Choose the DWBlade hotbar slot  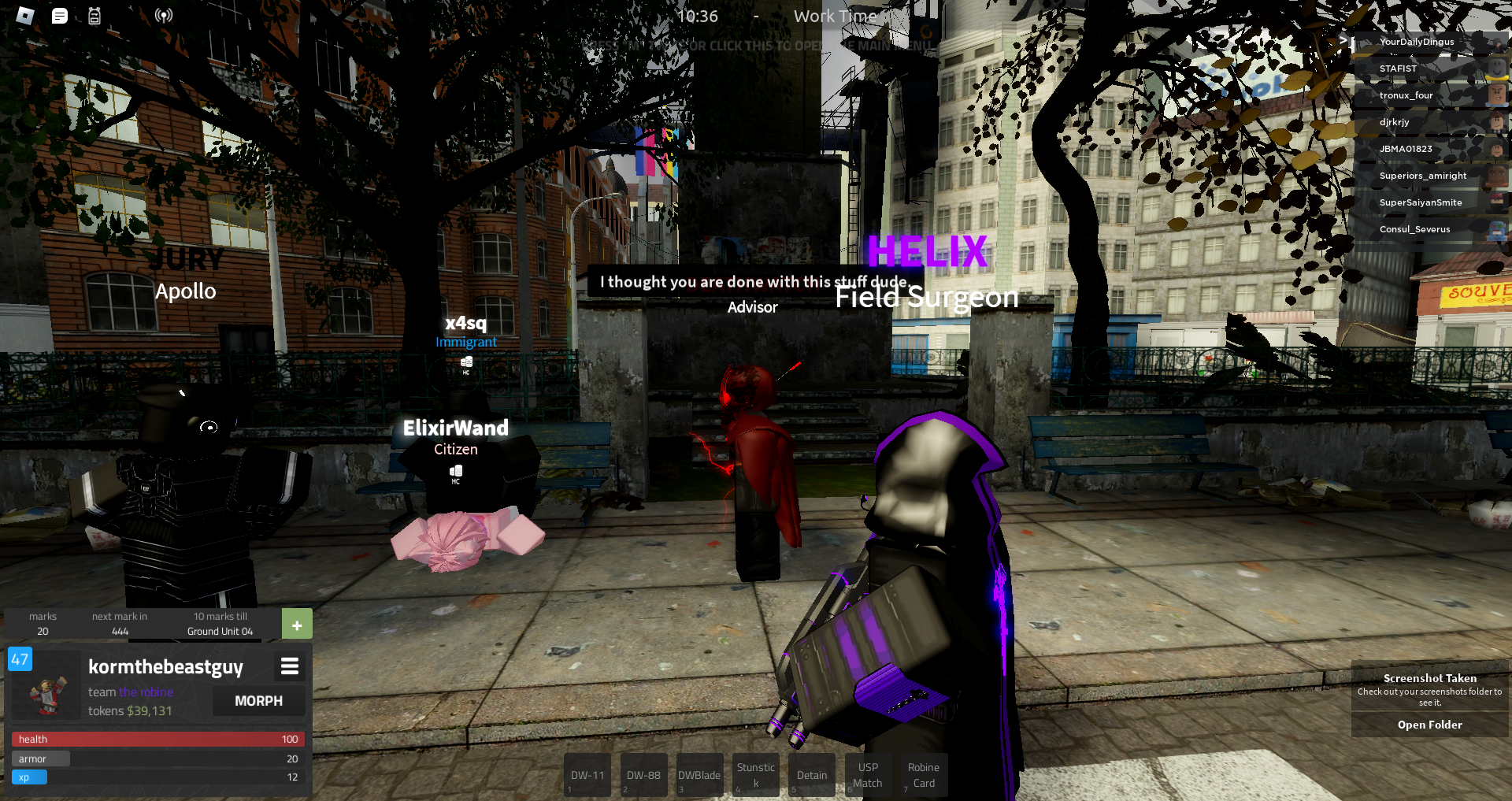coord(699,776)
